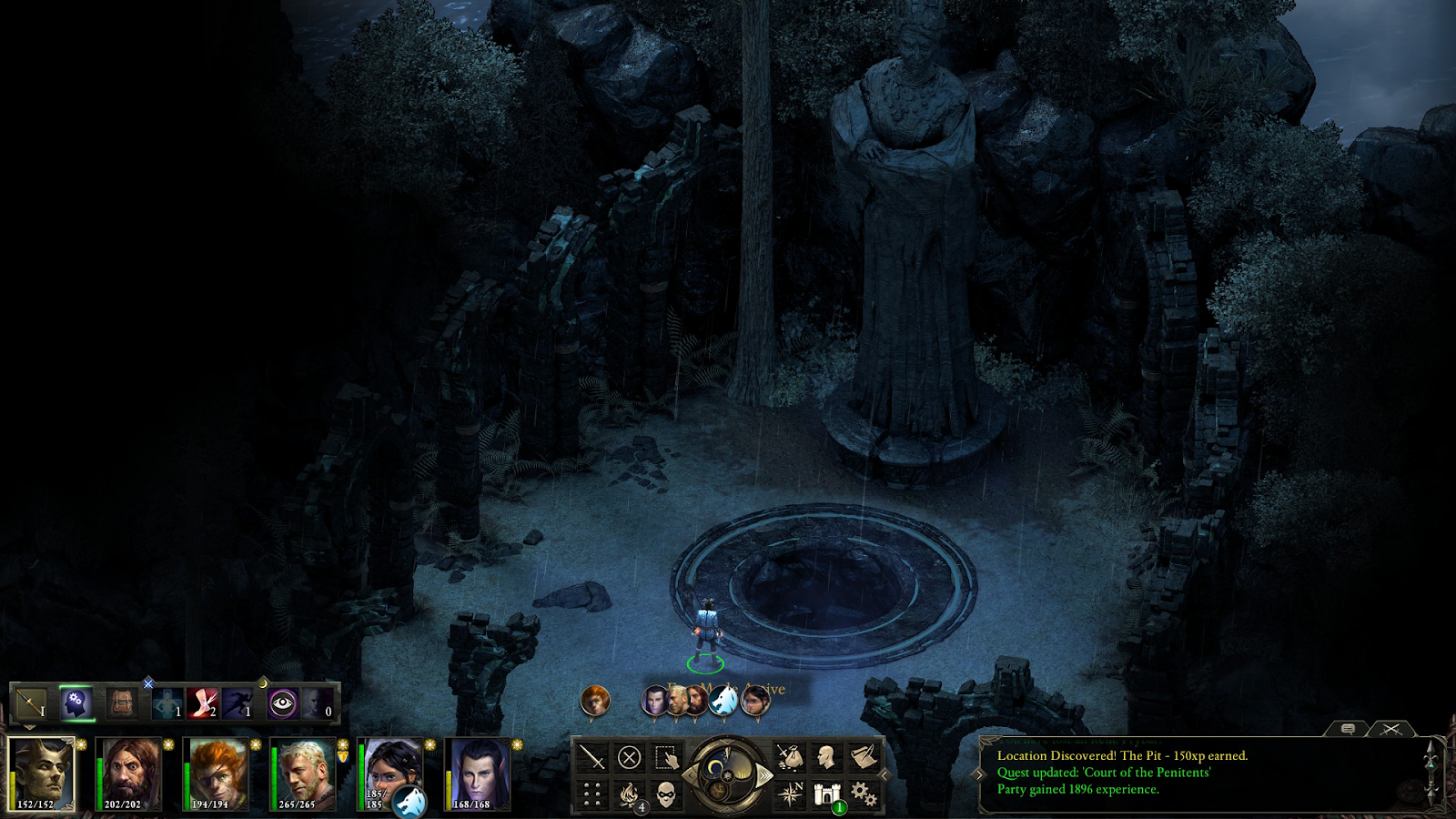This screenshot has width=1456, height=819.
Task: Disable fast mode via the double chevron on the clock
Action: (x=764, y=775)
